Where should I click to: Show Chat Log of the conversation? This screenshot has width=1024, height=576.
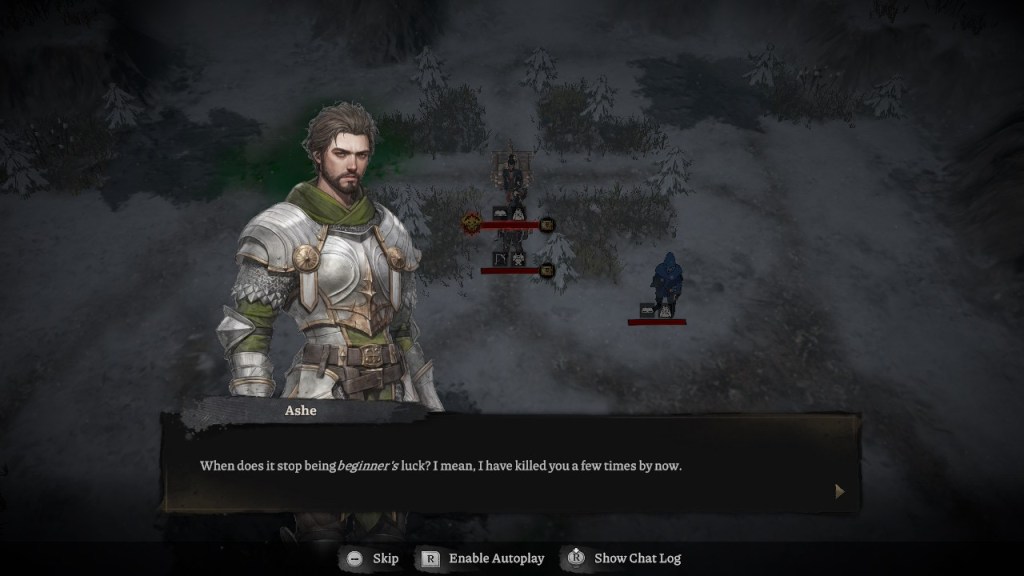click(x=624, y=558)
